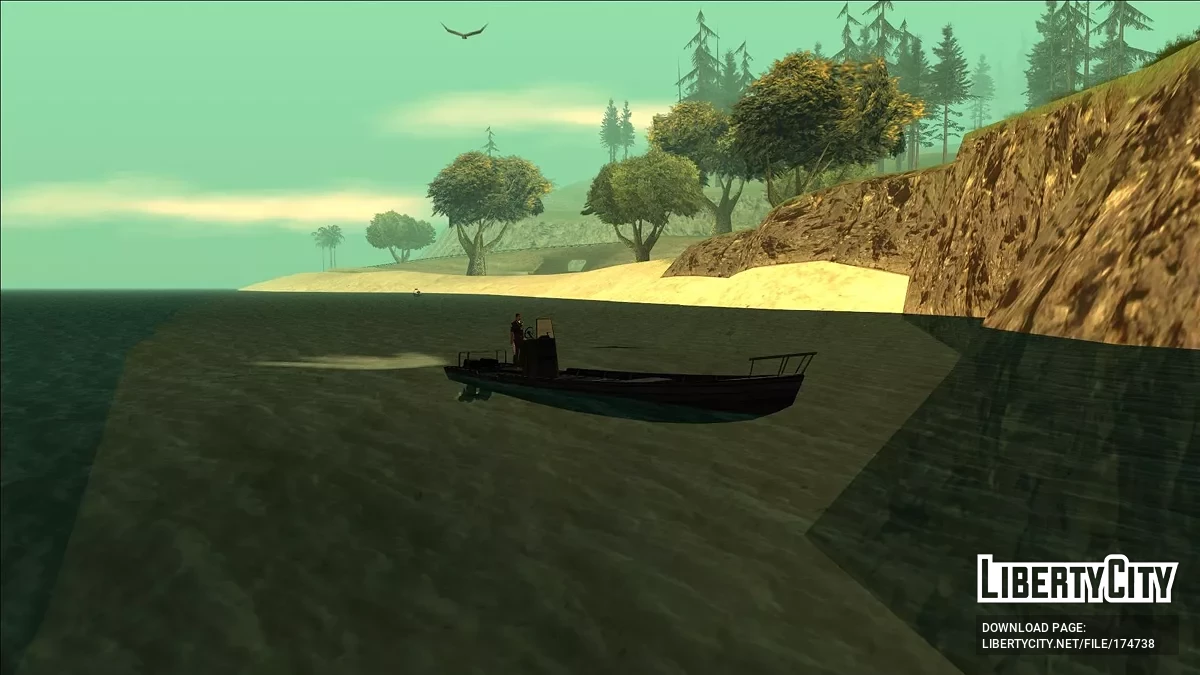Click the LibertyCity logo watermark
Image resolution: width=1200 pixels, height=675 pixels.
(x=1076, y=579)
